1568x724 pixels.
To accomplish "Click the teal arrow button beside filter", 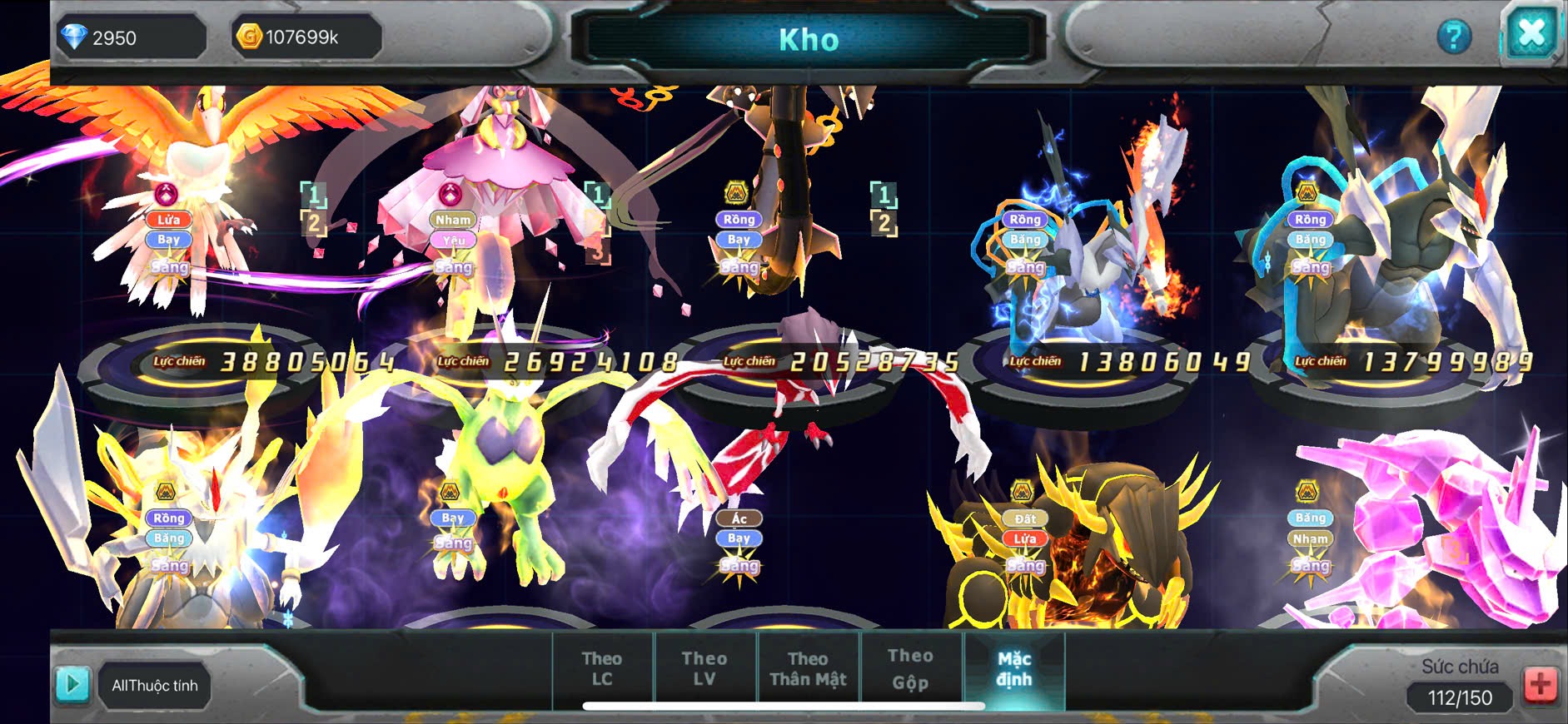I will 72,685.
